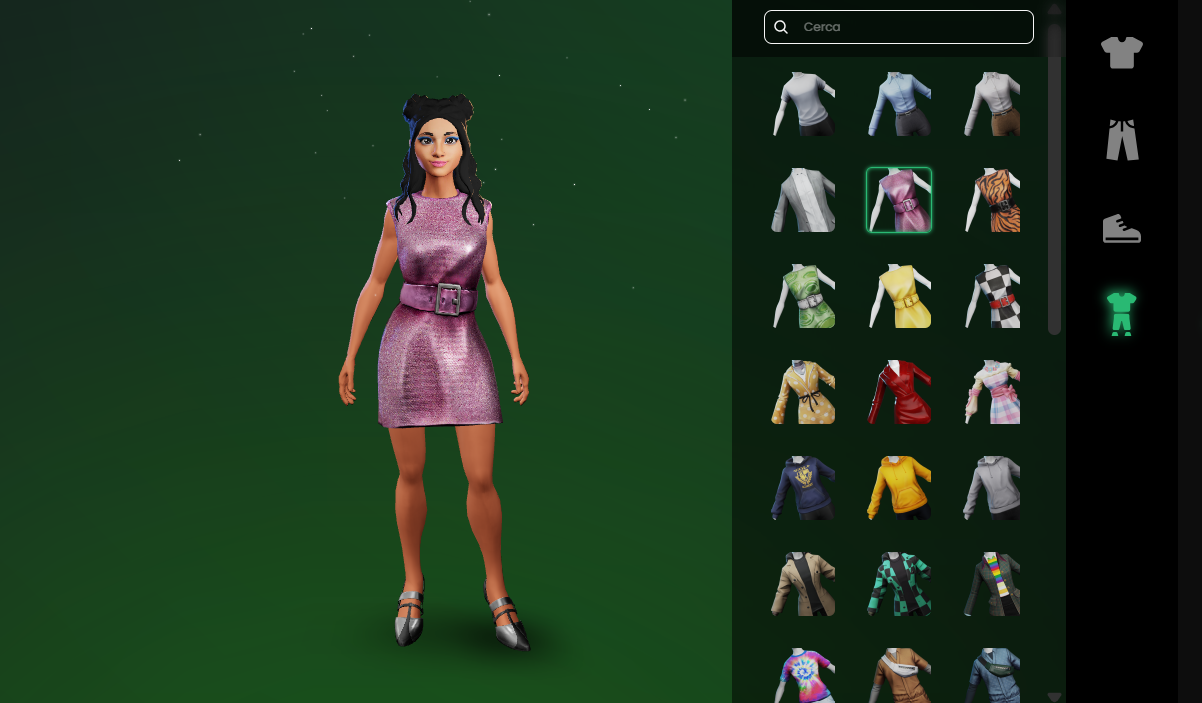Equip the red leather coat outfit

899,392
